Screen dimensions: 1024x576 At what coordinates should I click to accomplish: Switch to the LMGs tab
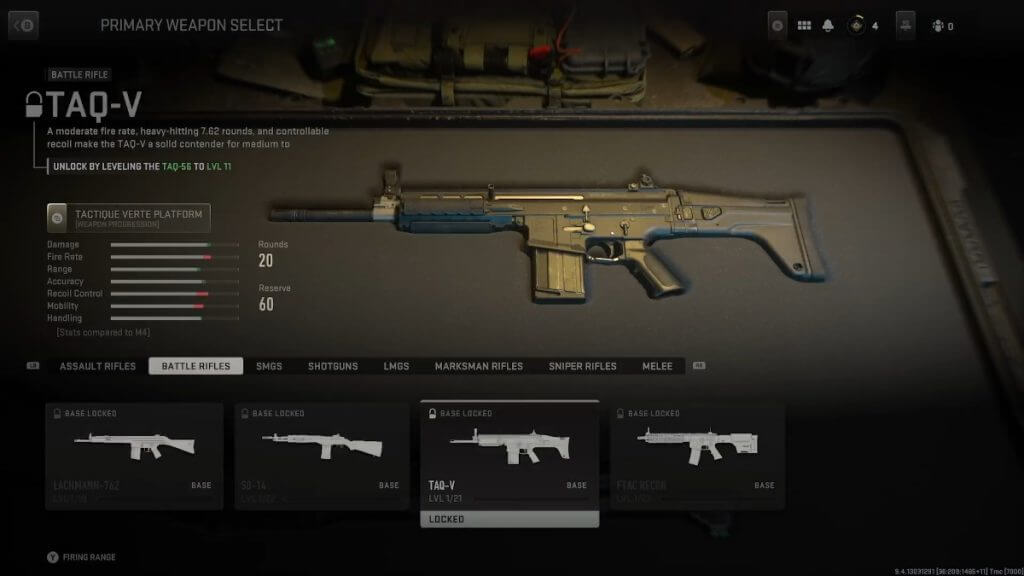tap(396, 366)
